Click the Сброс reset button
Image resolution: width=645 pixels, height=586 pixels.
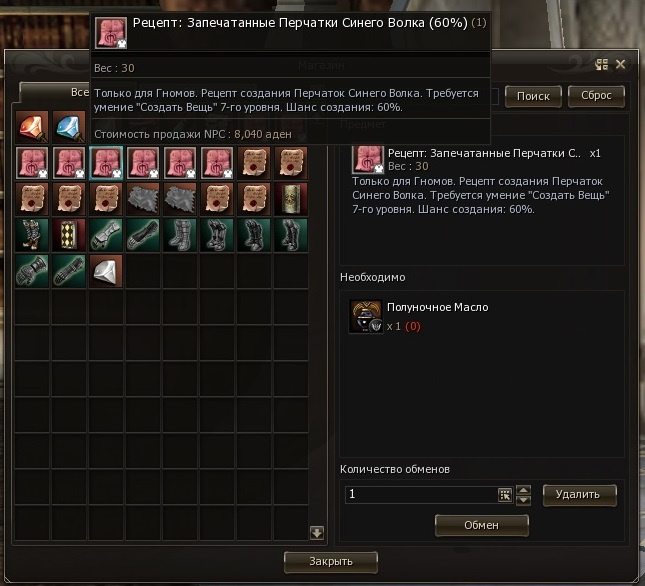(596, 96)
